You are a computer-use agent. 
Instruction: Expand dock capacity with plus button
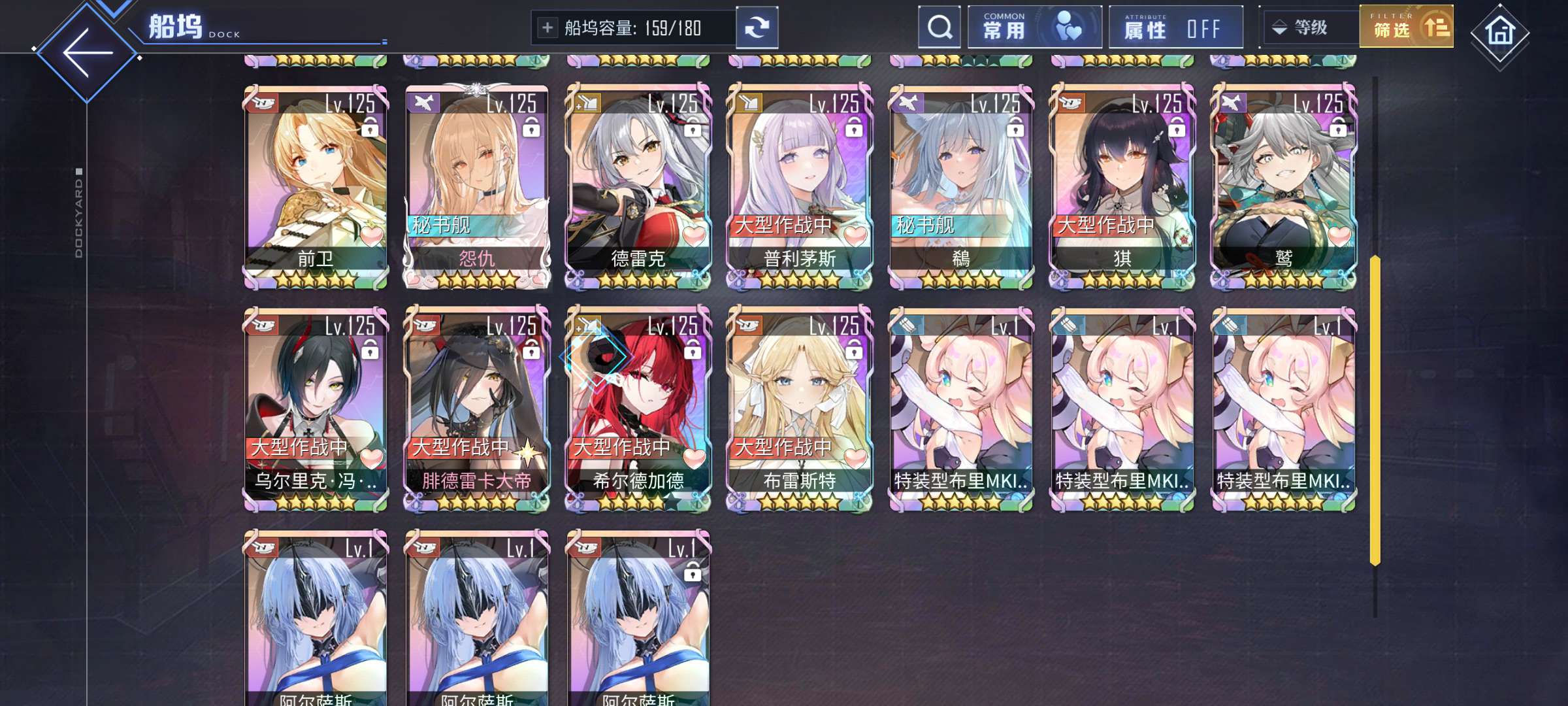coord(547,27)
